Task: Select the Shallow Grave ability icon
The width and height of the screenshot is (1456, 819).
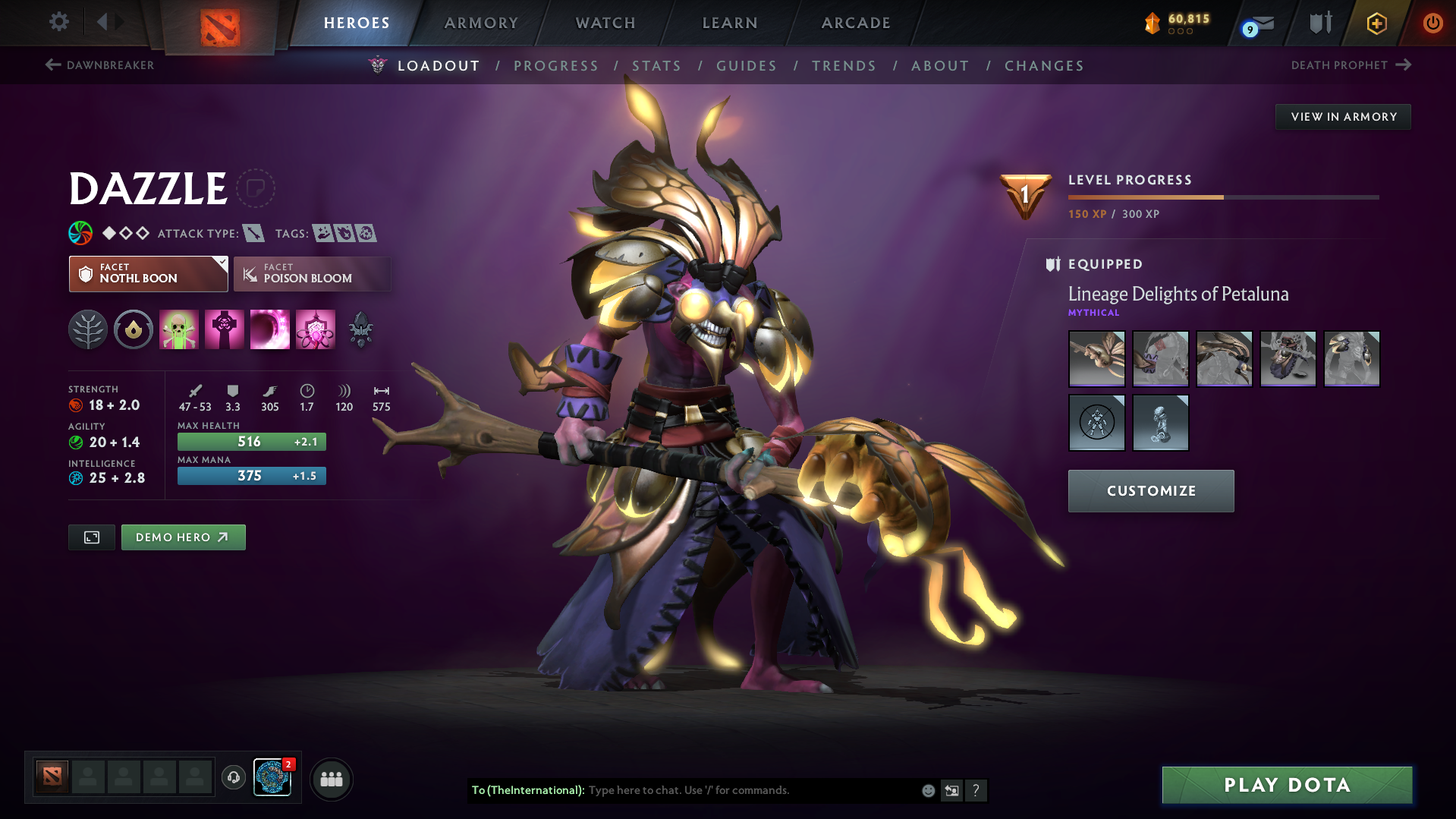Action: point(225,329)
